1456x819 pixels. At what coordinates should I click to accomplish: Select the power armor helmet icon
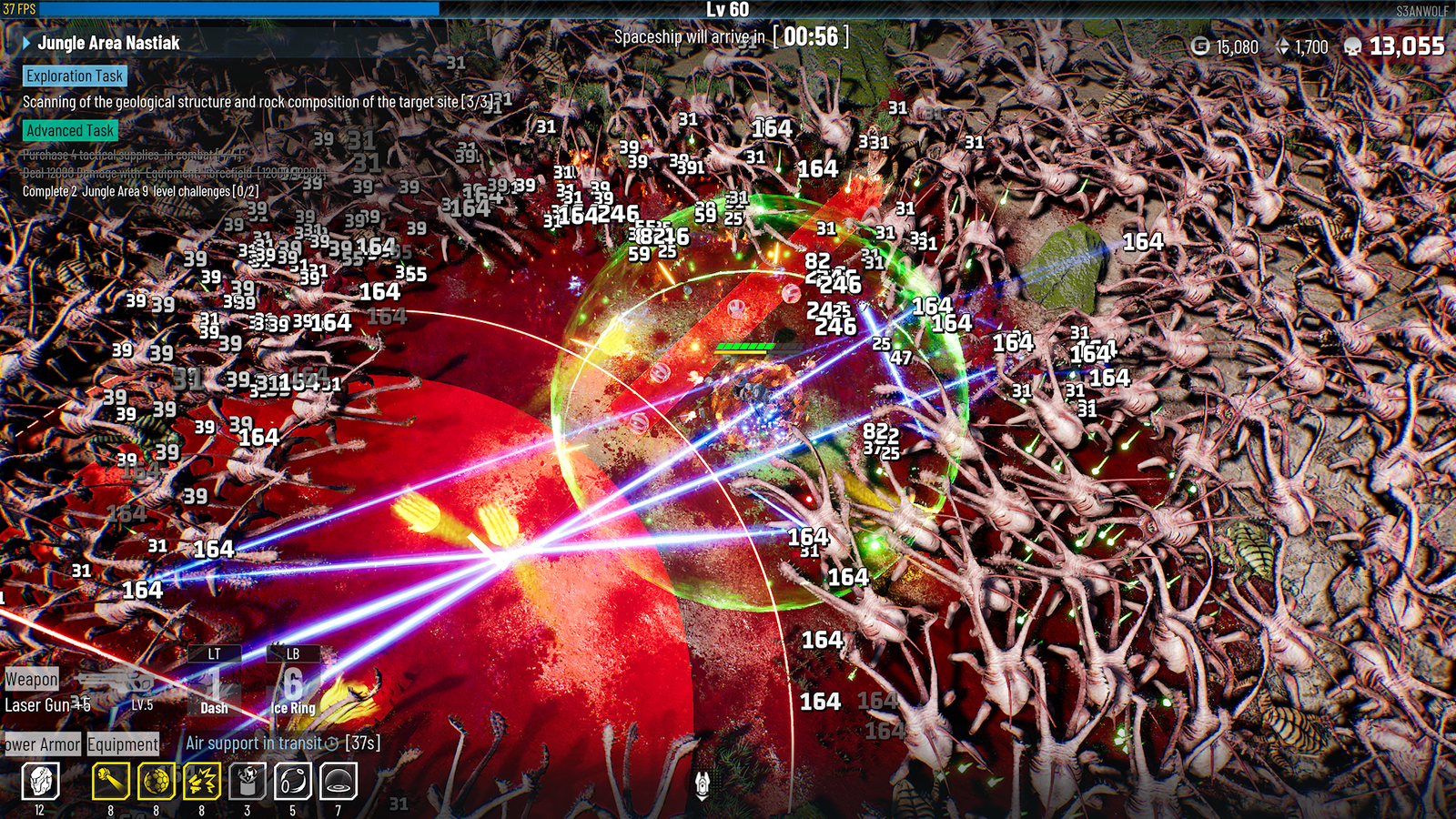(40, 781)
